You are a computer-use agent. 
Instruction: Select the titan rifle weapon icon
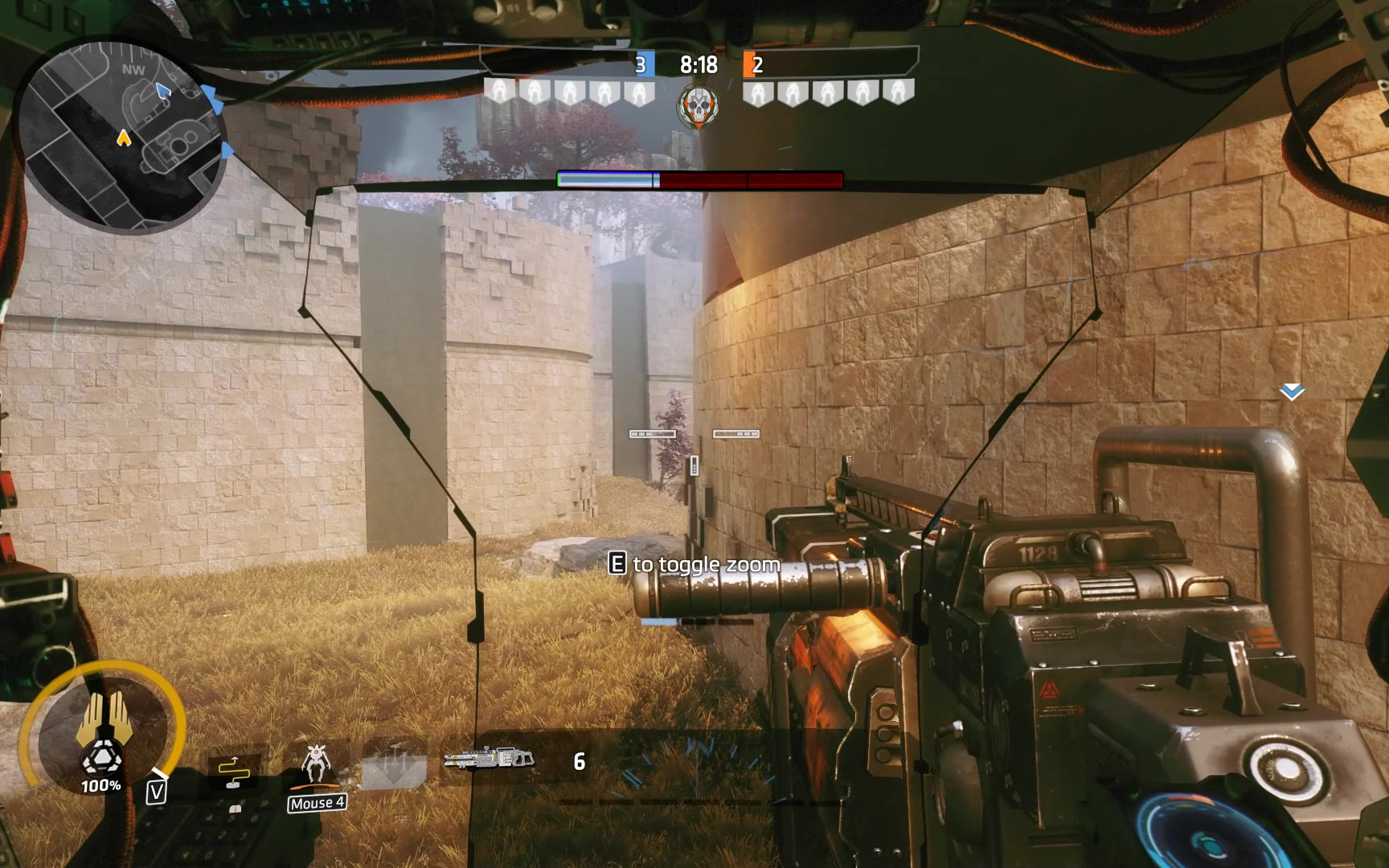coord(489,758)
